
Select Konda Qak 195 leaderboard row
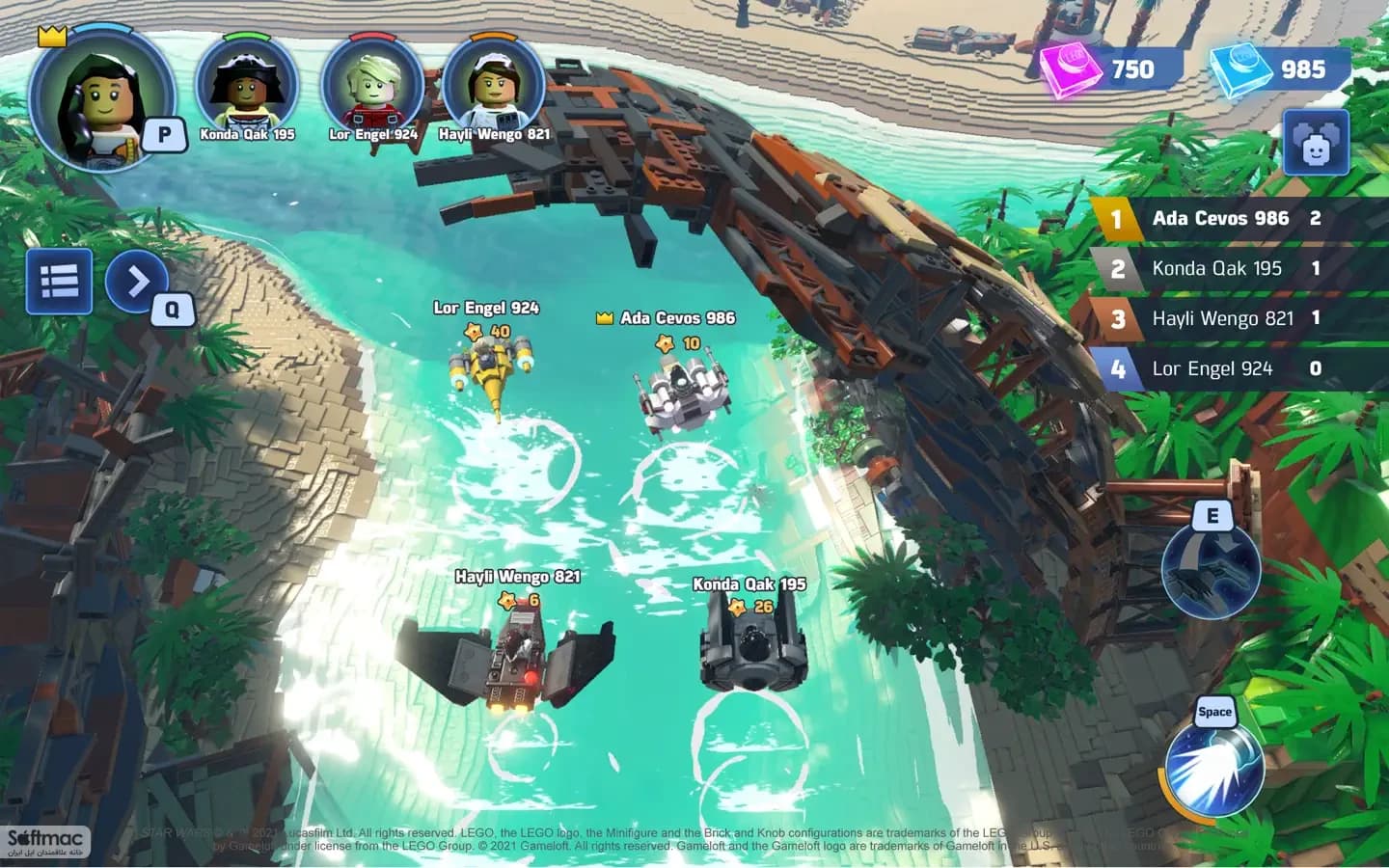1239,269
